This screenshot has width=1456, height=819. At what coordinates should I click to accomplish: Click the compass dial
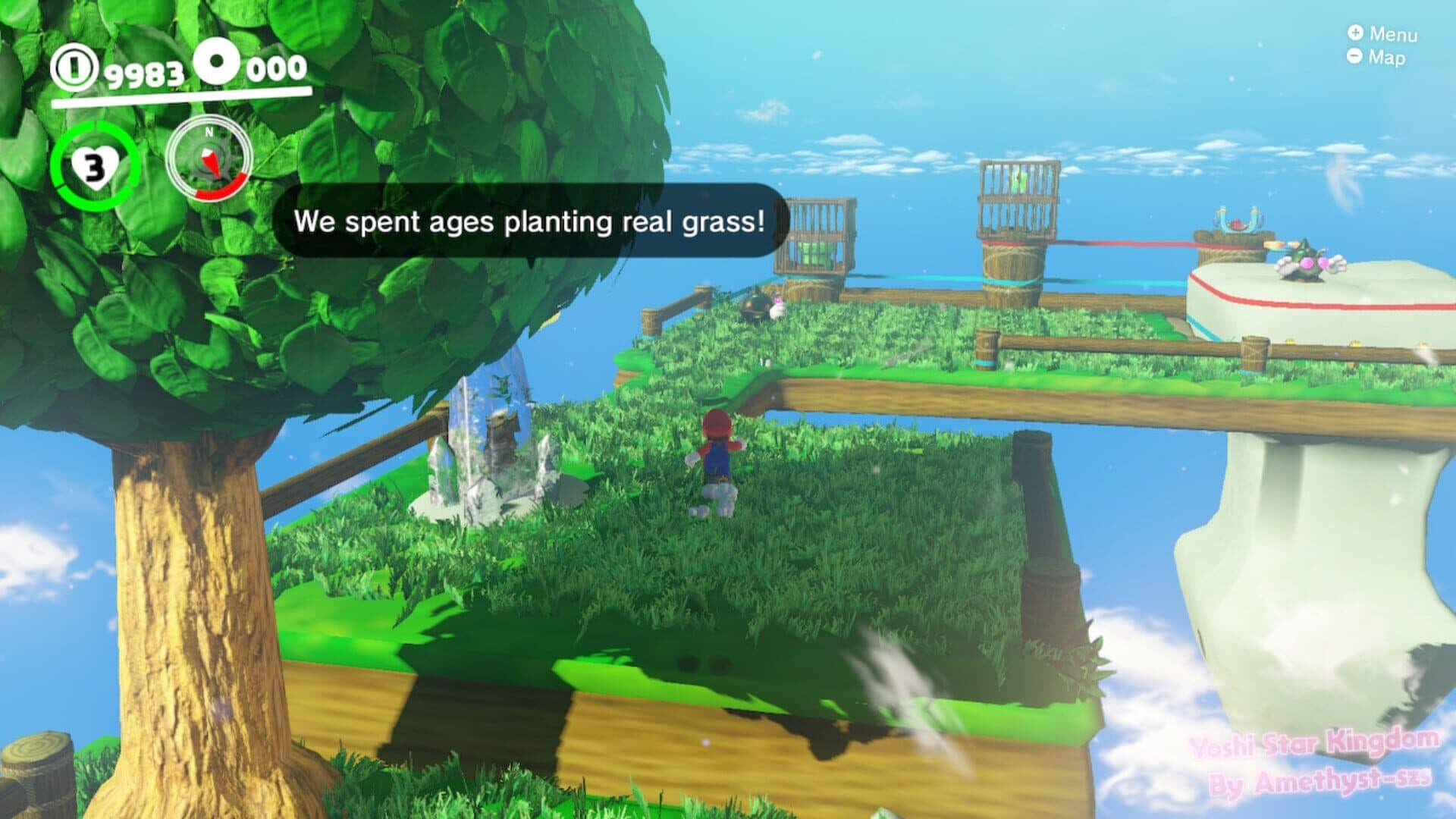coord(209,161)
